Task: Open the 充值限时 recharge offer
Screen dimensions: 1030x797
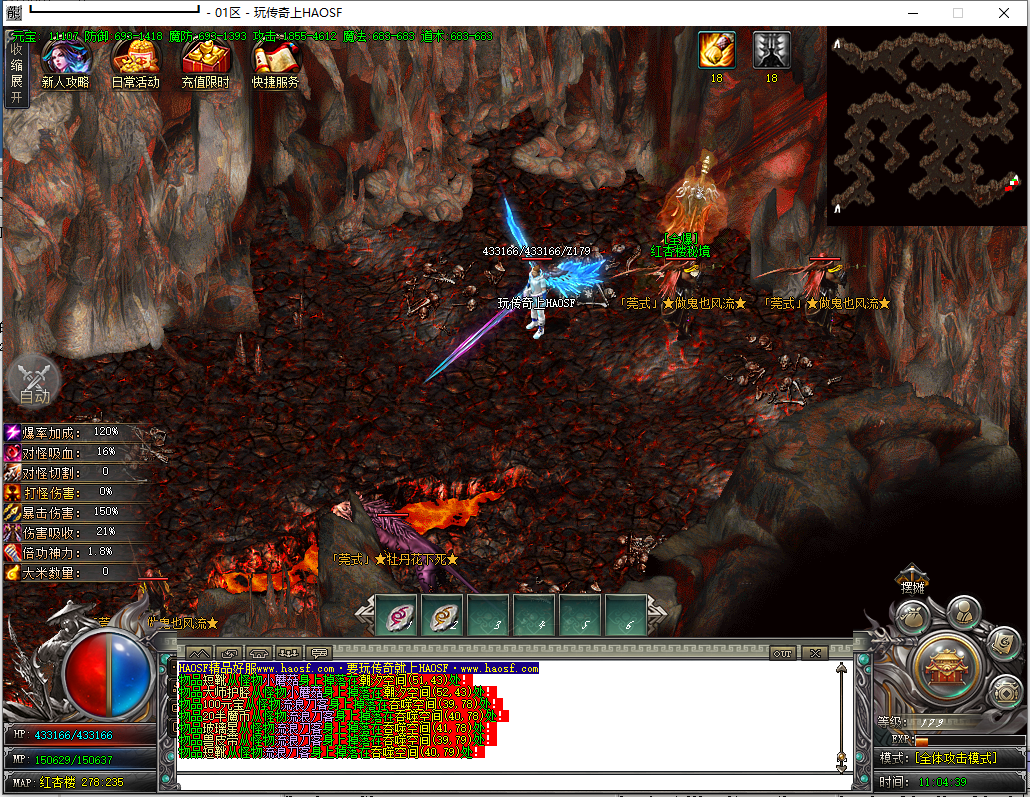Action: [x=206, y=63]
